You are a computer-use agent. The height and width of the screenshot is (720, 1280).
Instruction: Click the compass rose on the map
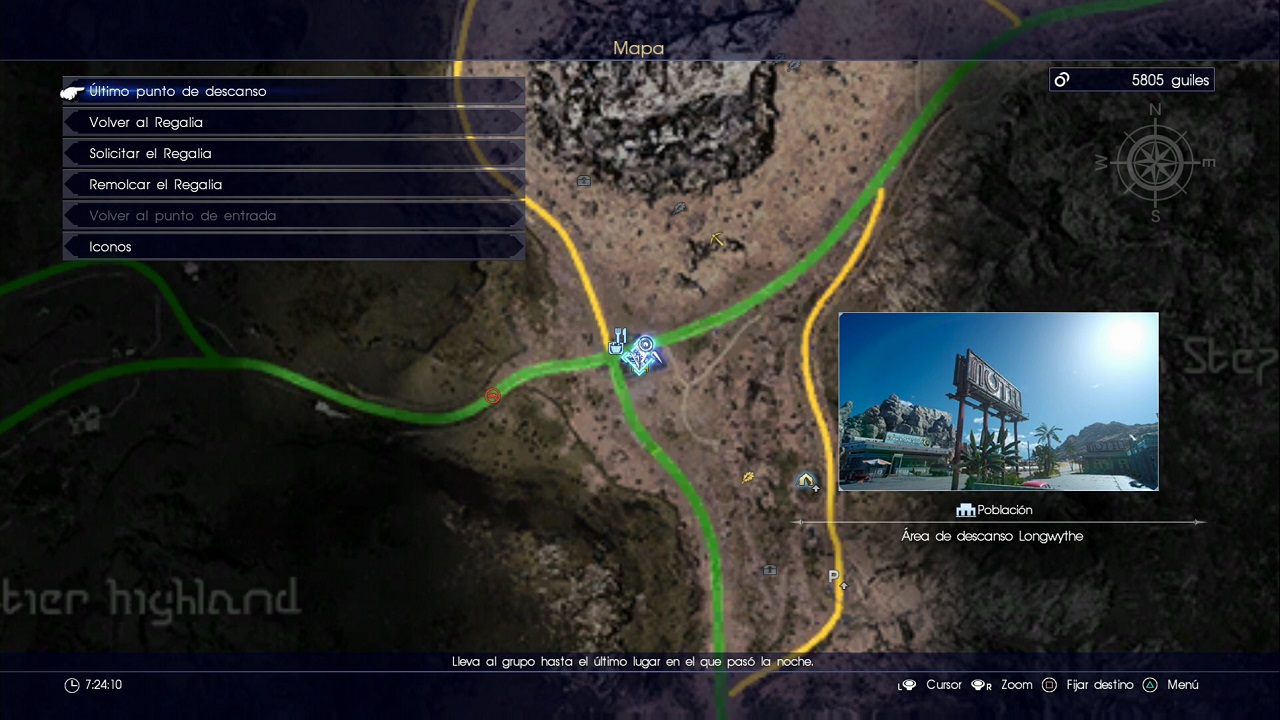1154,162
